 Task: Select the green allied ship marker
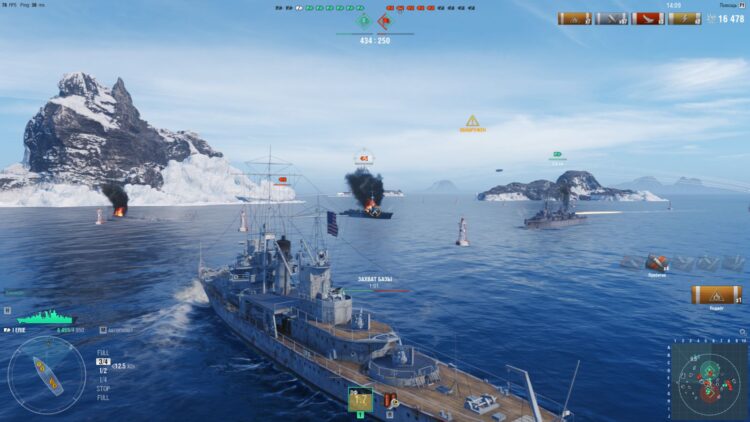pyautogui.click(x=557, y=155)
